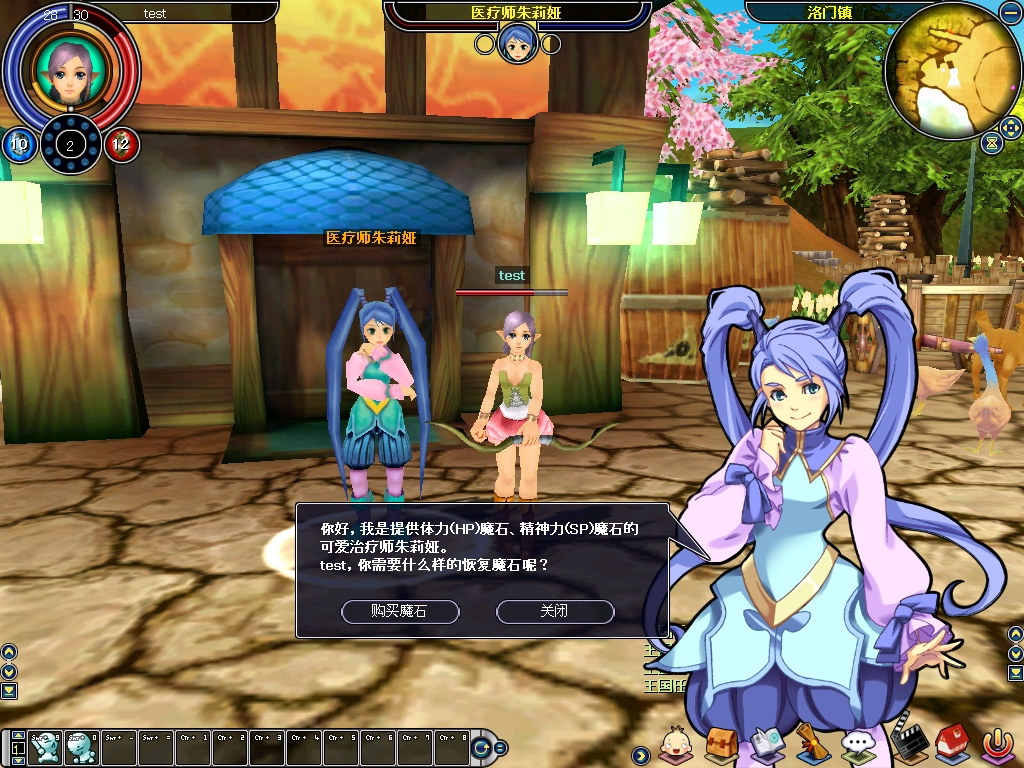The height and width of the screenshot is (768, 1024).
Task: Click the hotbar rotate button
Action: point(482,746)
